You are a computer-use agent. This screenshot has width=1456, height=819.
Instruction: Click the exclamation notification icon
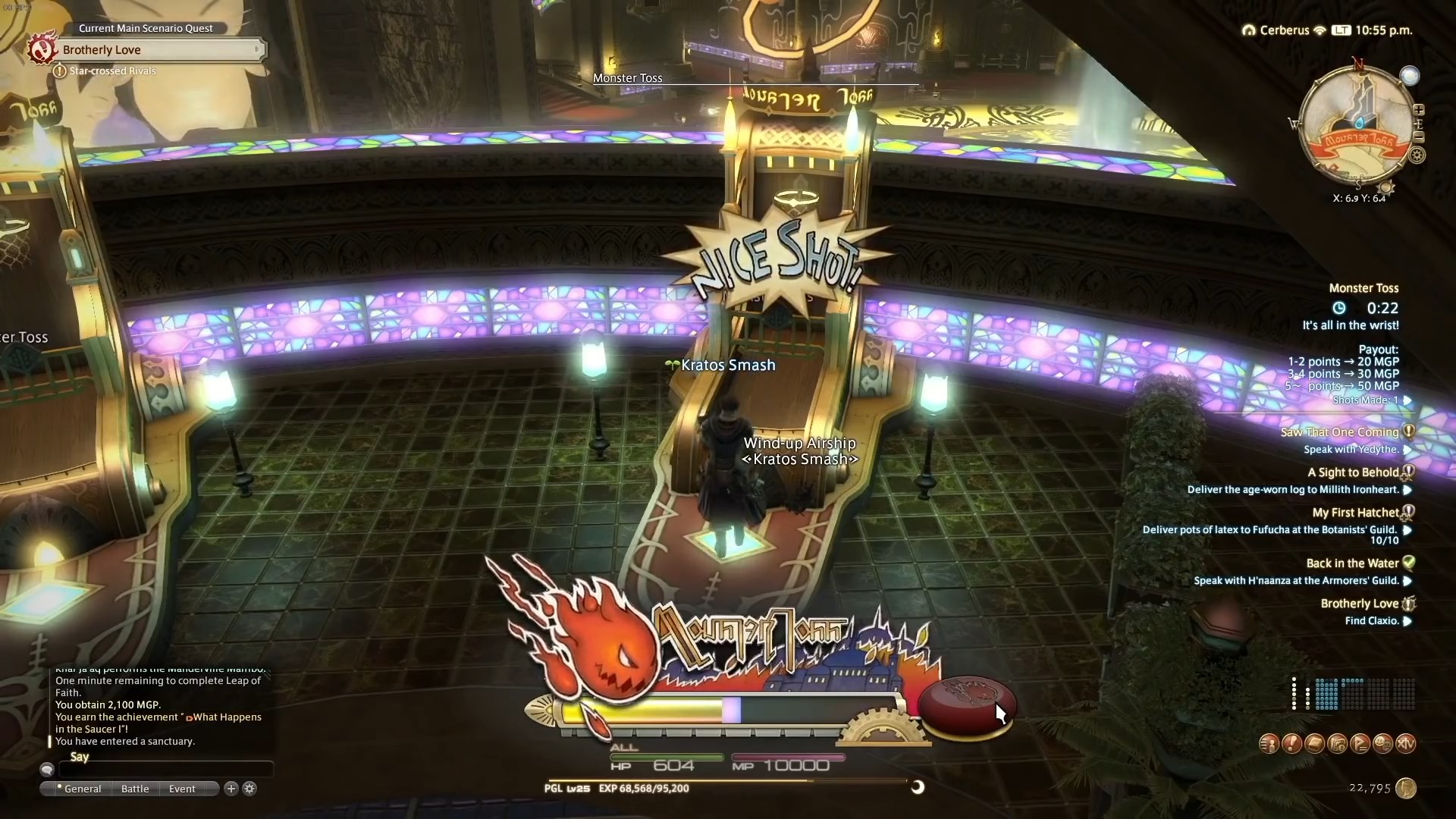click(x=1291, y=743)
